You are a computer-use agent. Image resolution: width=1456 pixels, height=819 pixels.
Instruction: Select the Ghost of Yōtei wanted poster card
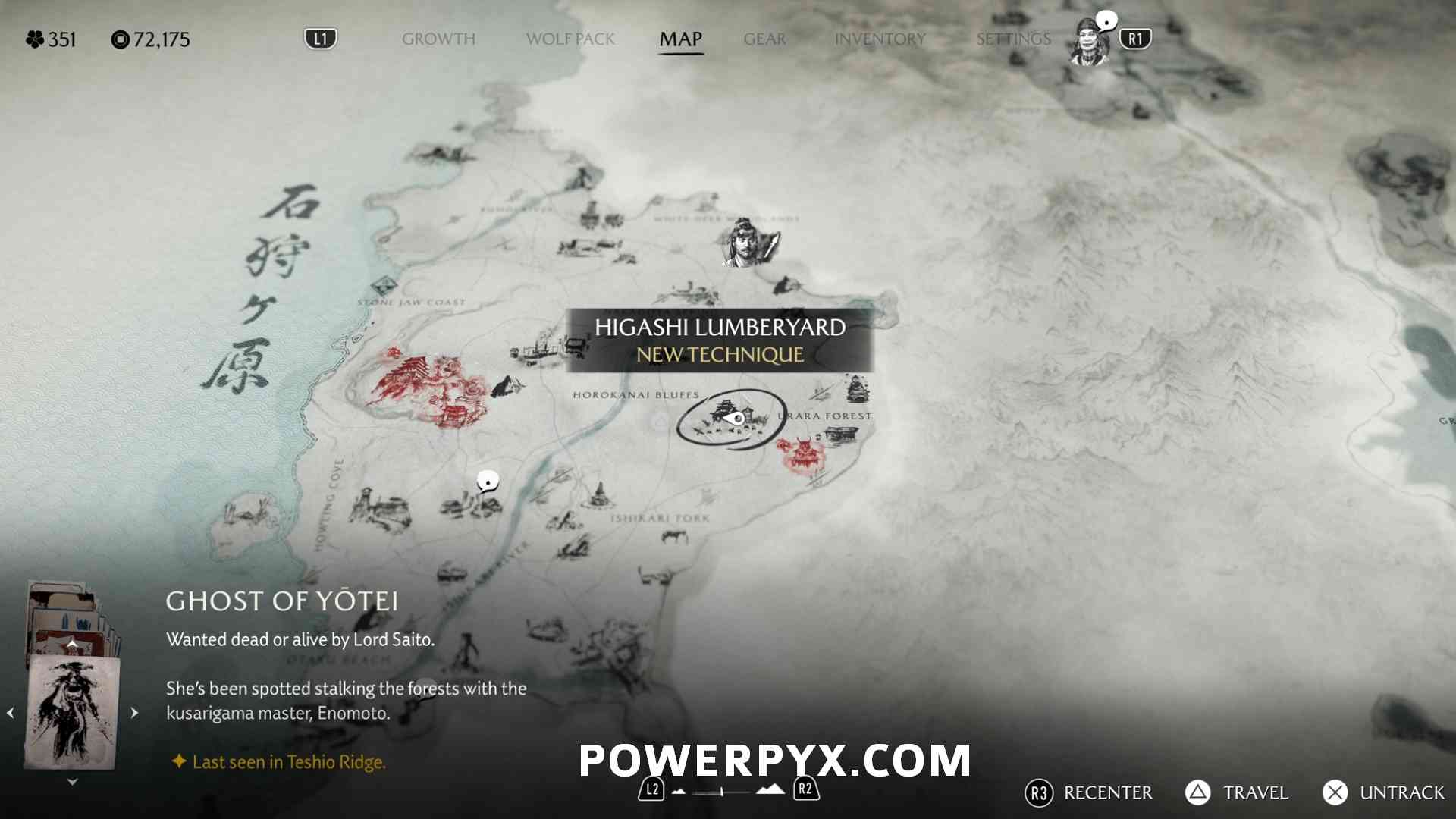click(71, 713)
